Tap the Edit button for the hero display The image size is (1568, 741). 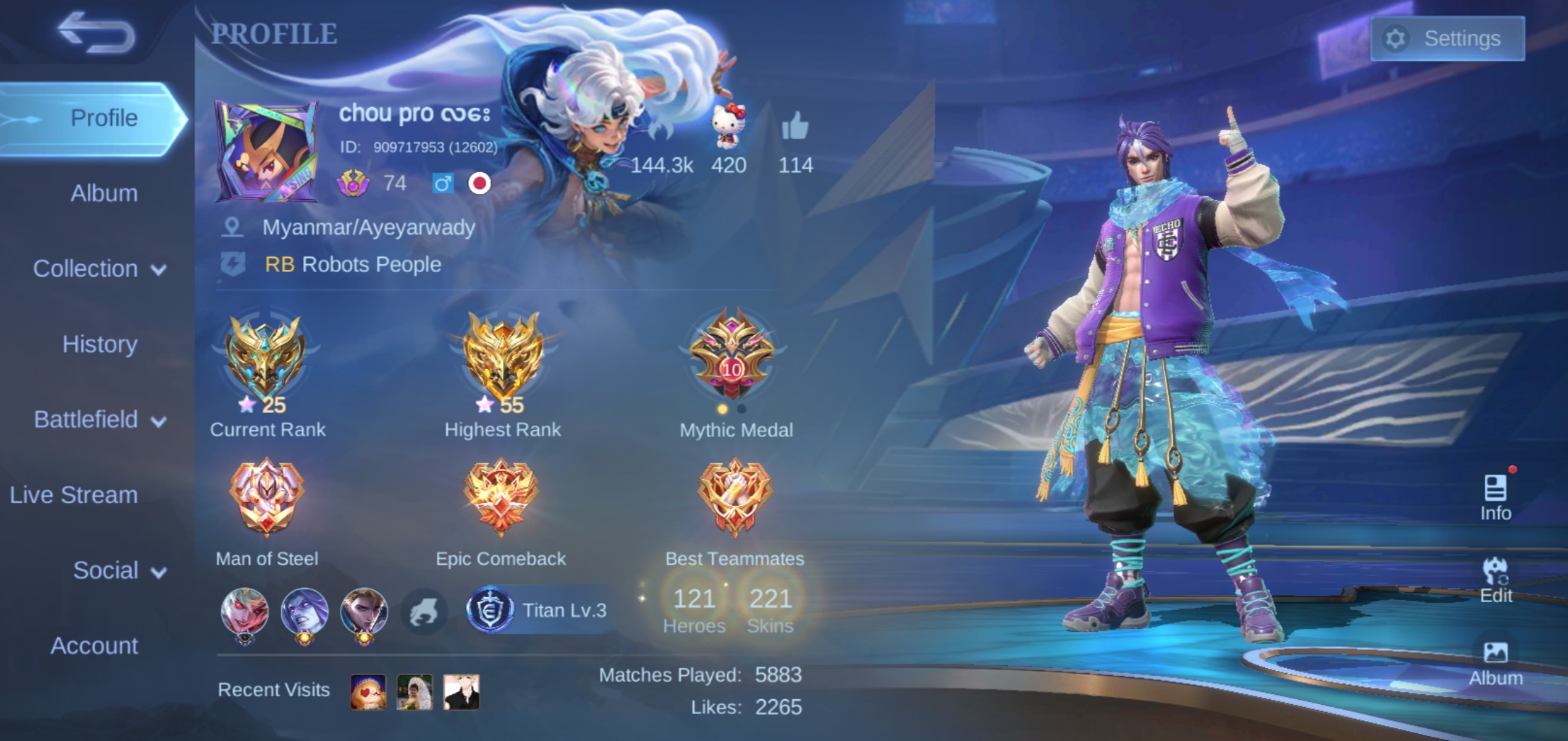pyautogui.click(x=1495, y=579)
